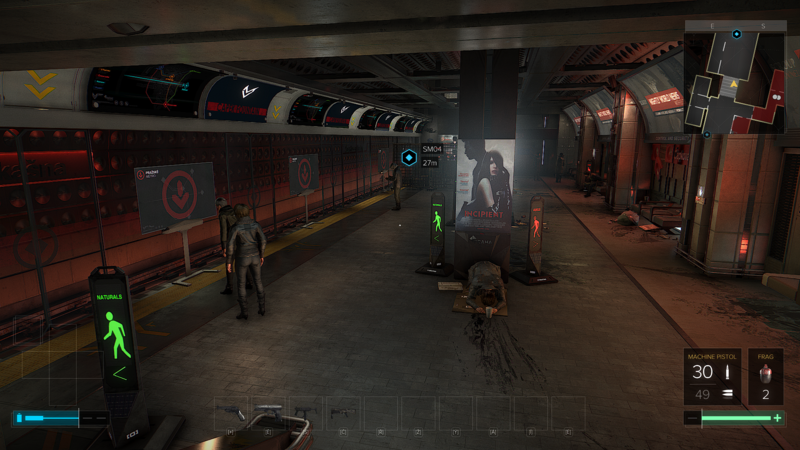The width and height of the screenshot is (800, 450).
Task: Select the SM04 objective waypoint marker
Action: pyautogui.click(x=409, y=157)
